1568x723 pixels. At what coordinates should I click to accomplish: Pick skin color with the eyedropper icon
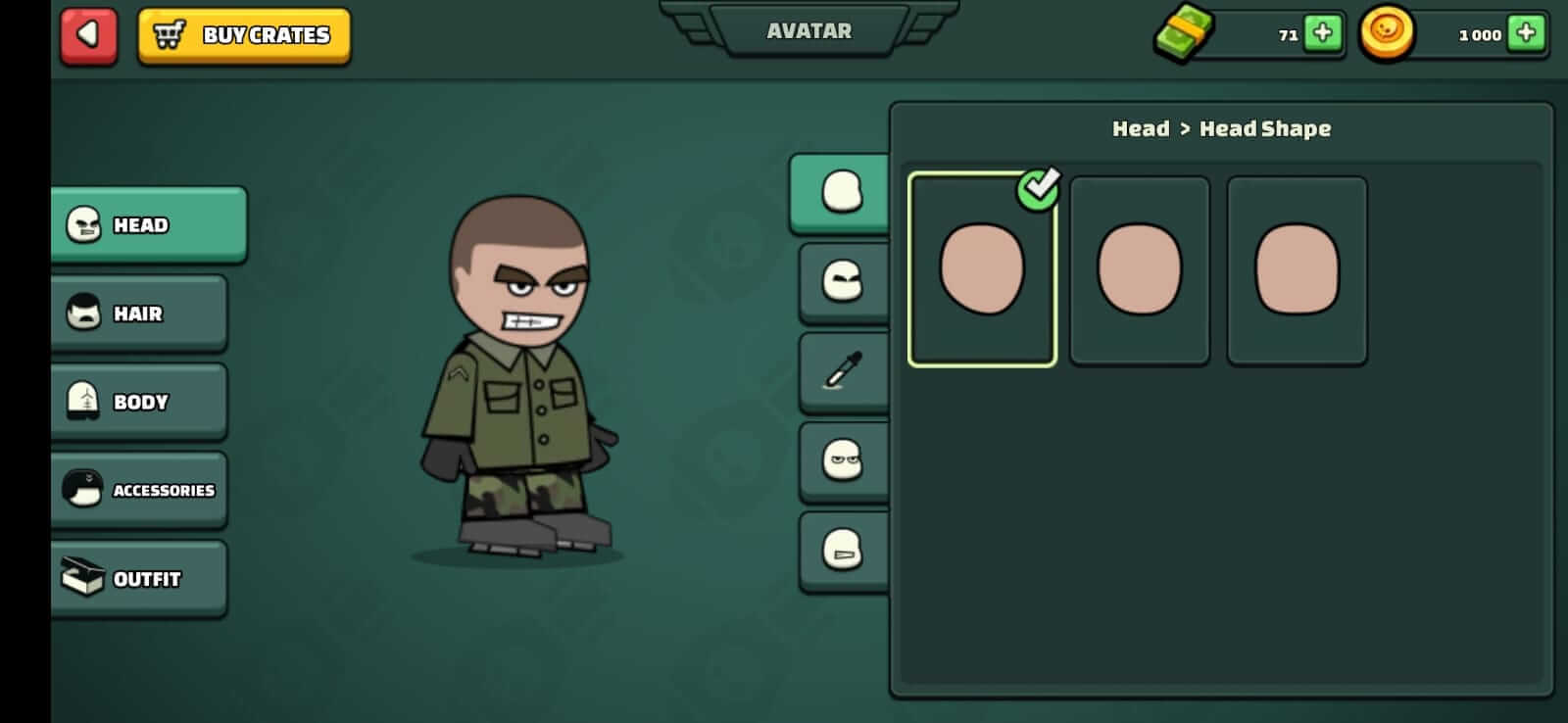843,369
